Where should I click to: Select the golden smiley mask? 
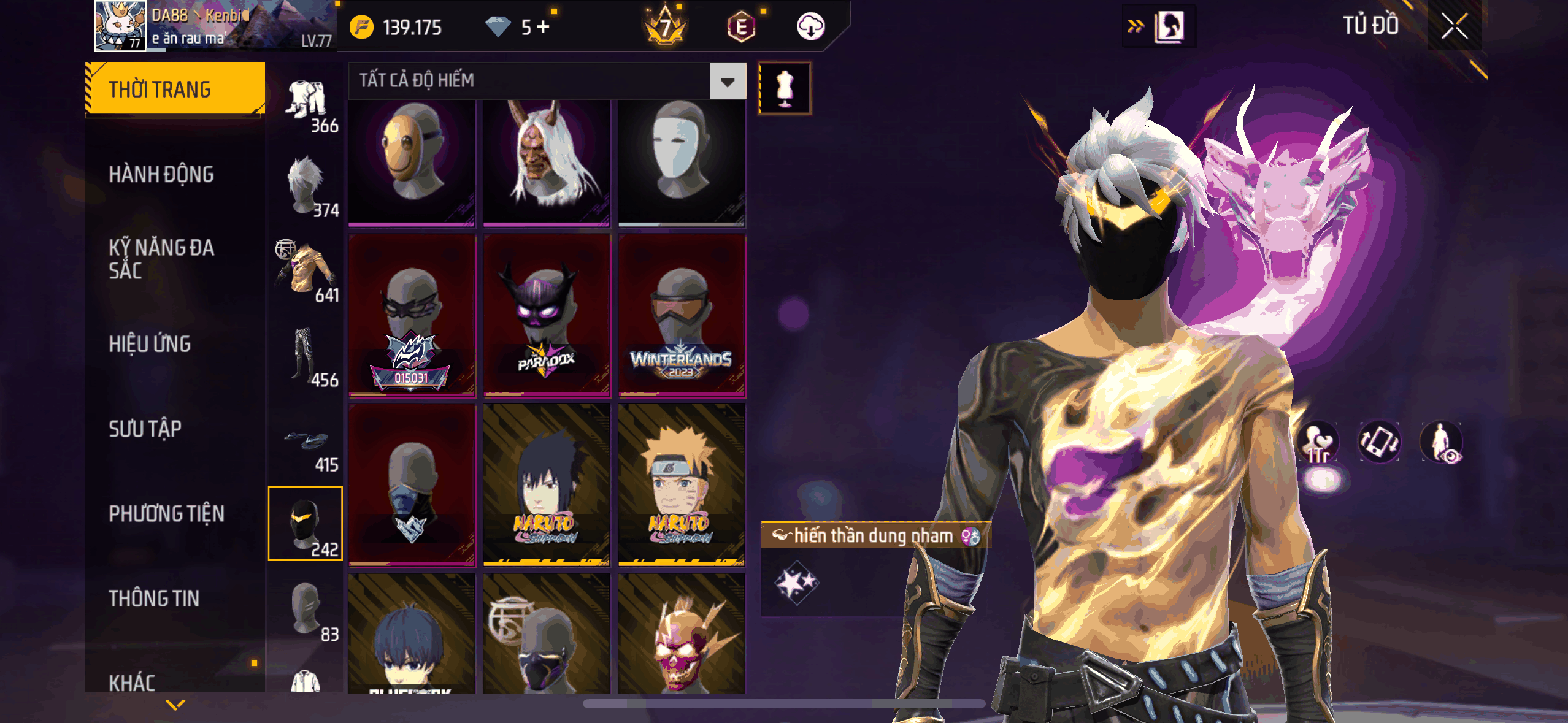(x=412, y=163)
